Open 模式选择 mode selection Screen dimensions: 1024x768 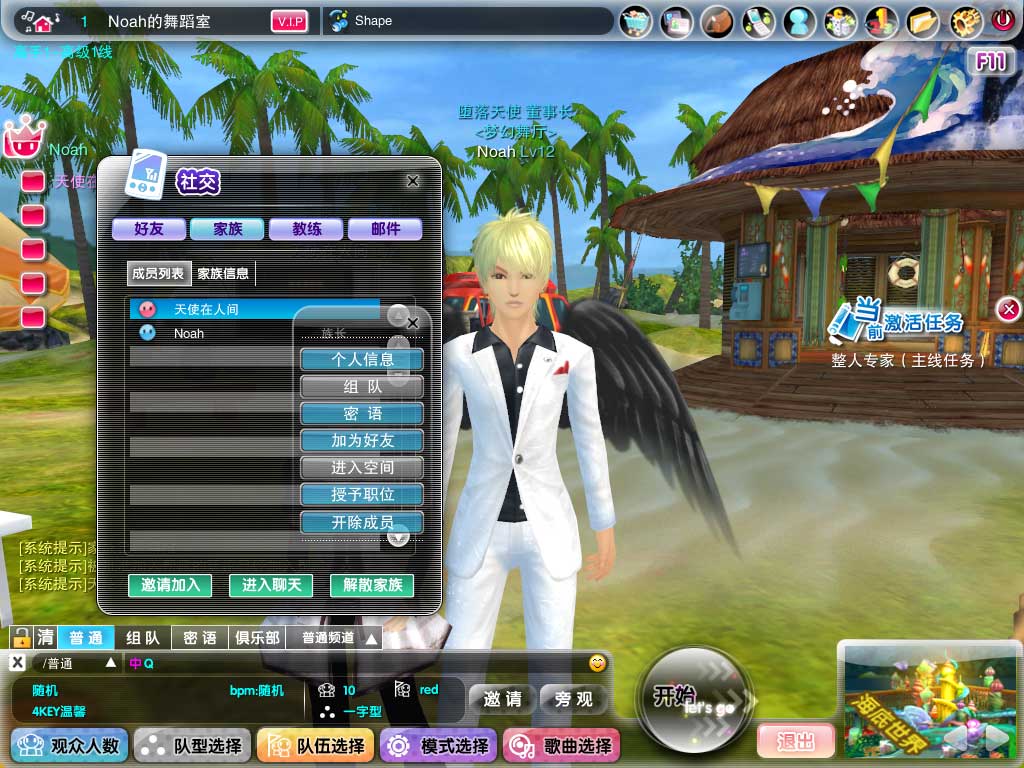(440, 746)
